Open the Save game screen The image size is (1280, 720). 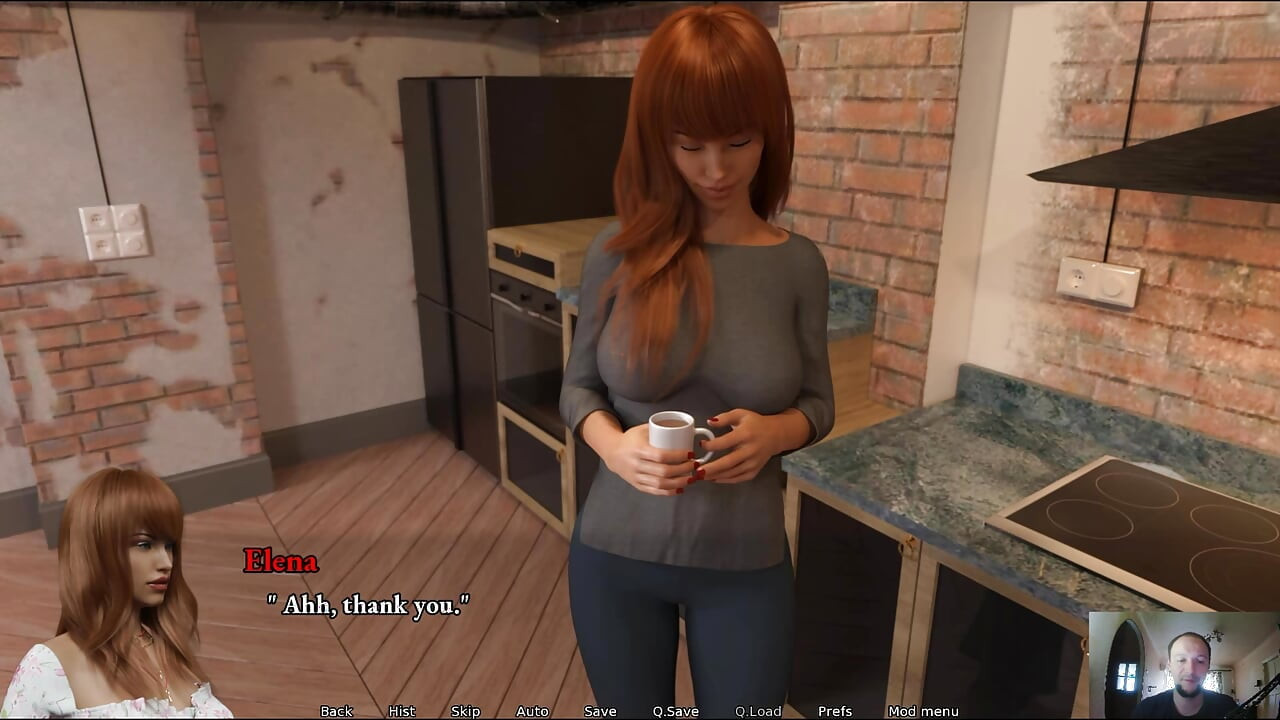[598, 711]
